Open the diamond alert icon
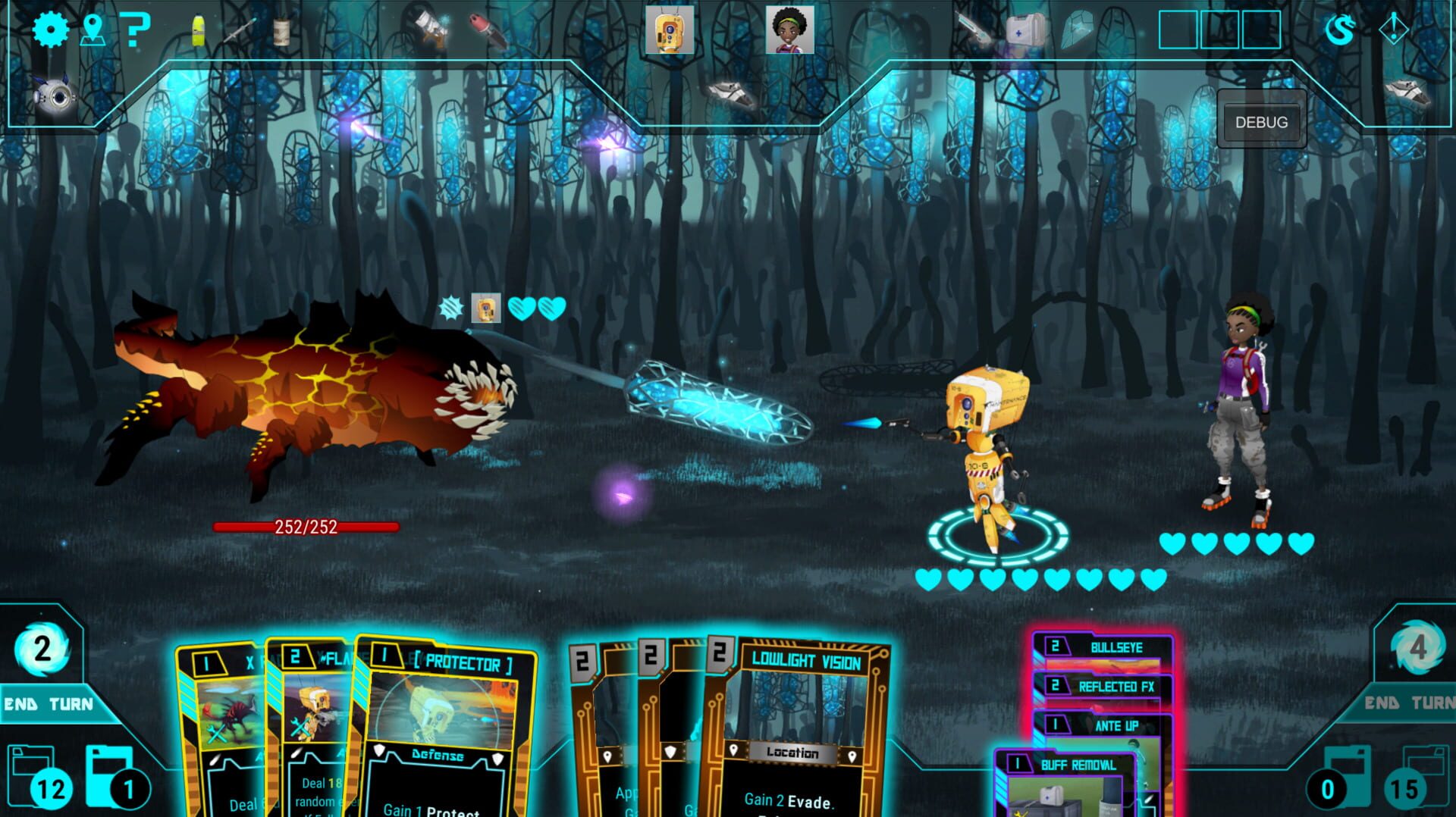1456x817 pixels. coord(1393,30)
